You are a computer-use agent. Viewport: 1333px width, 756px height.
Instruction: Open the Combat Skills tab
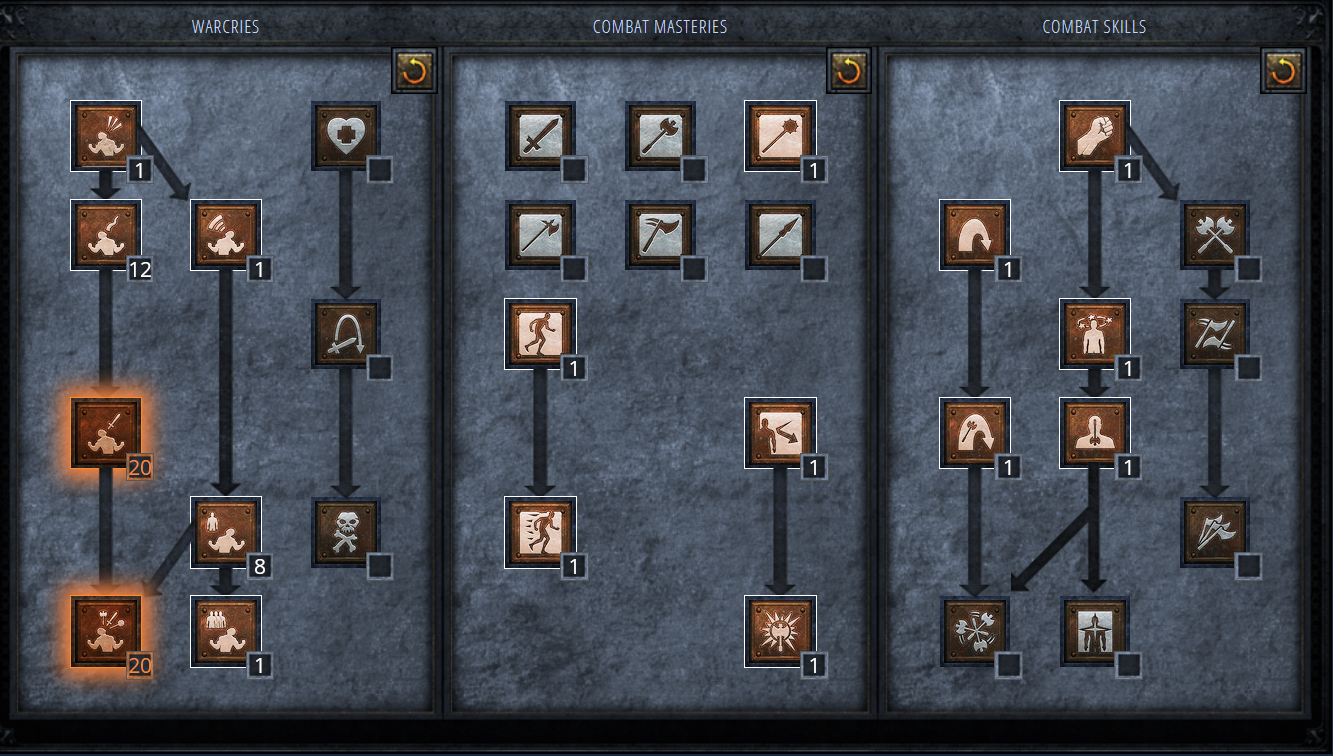tap(1093, 27)
